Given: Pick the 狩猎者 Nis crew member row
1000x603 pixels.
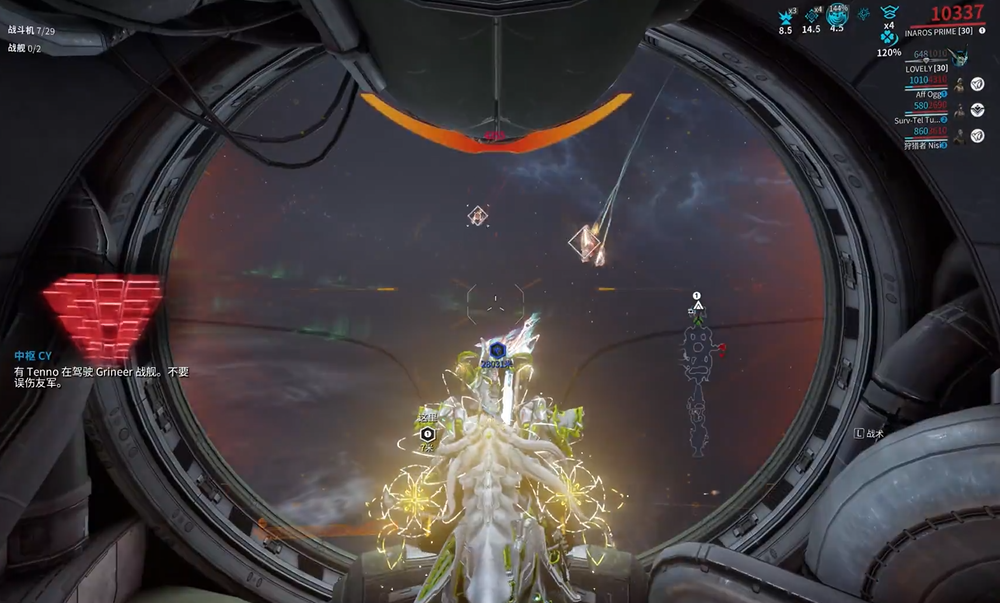Looking at the screenshot, I should (924, 145).
